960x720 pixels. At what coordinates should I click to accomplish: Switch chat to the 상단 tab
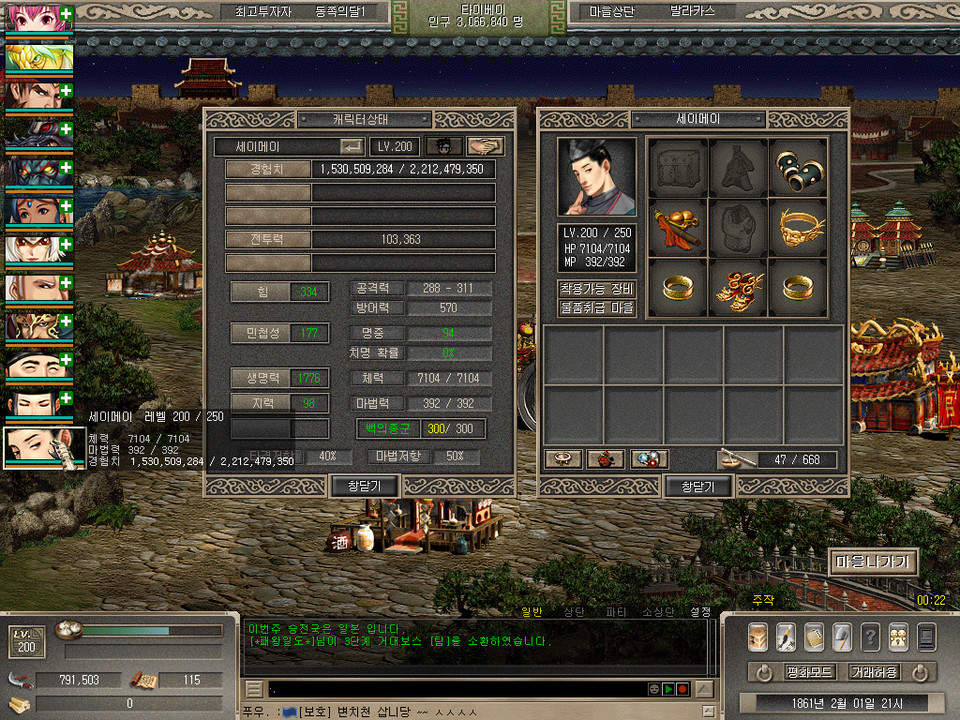(x=574, y=611)
